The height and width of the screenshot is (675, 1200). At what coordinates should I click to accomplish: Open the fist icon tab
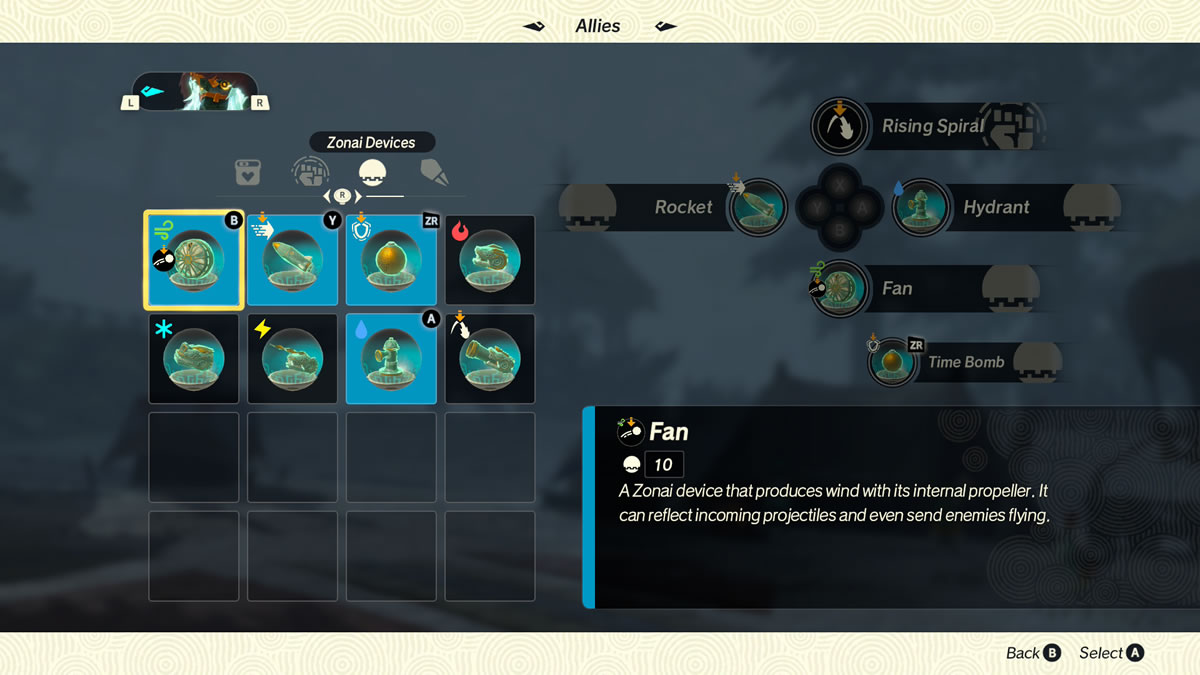click(x=310, y=172)
